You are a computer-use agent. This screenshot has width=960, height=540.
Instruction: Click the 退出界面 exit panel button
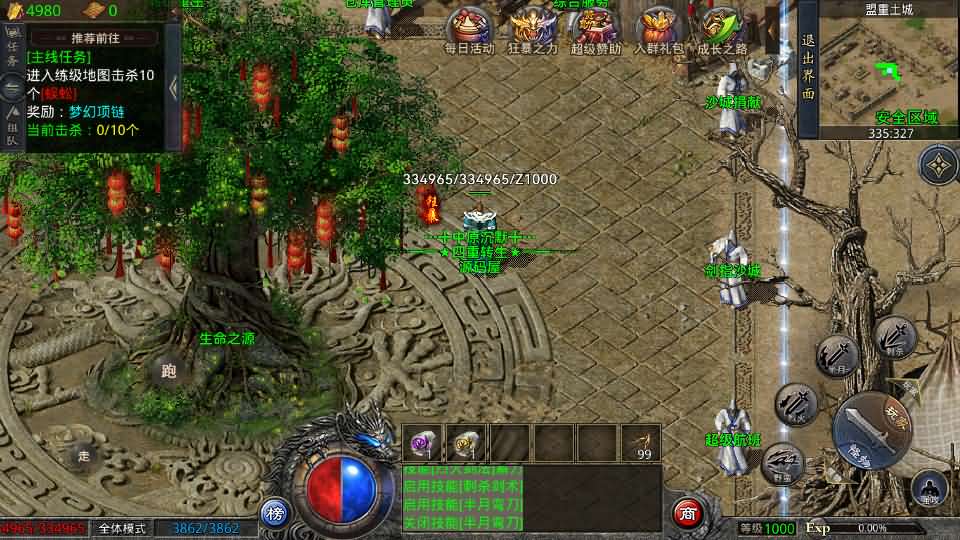[808, 68]
